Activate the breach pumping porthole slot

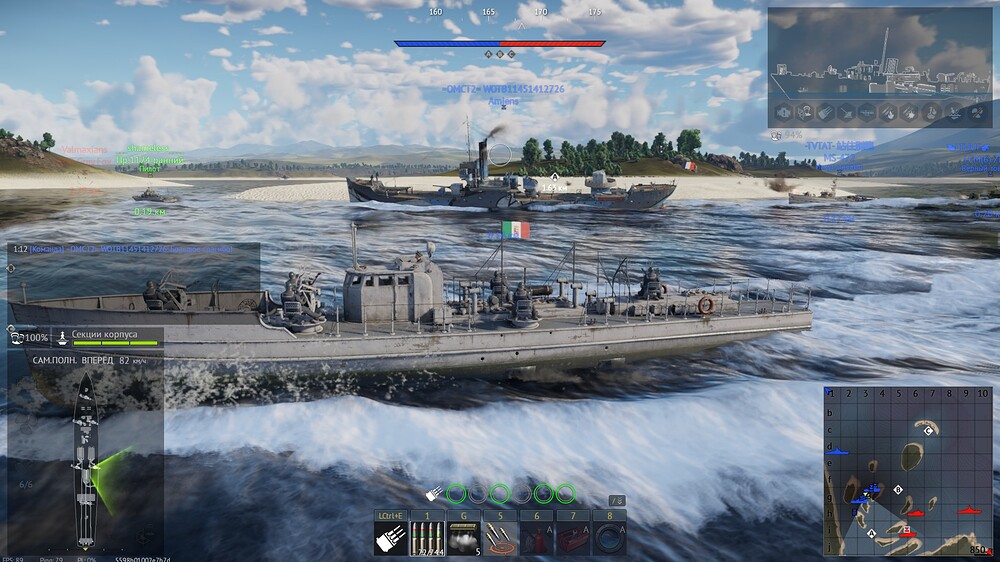pos(609,538)
